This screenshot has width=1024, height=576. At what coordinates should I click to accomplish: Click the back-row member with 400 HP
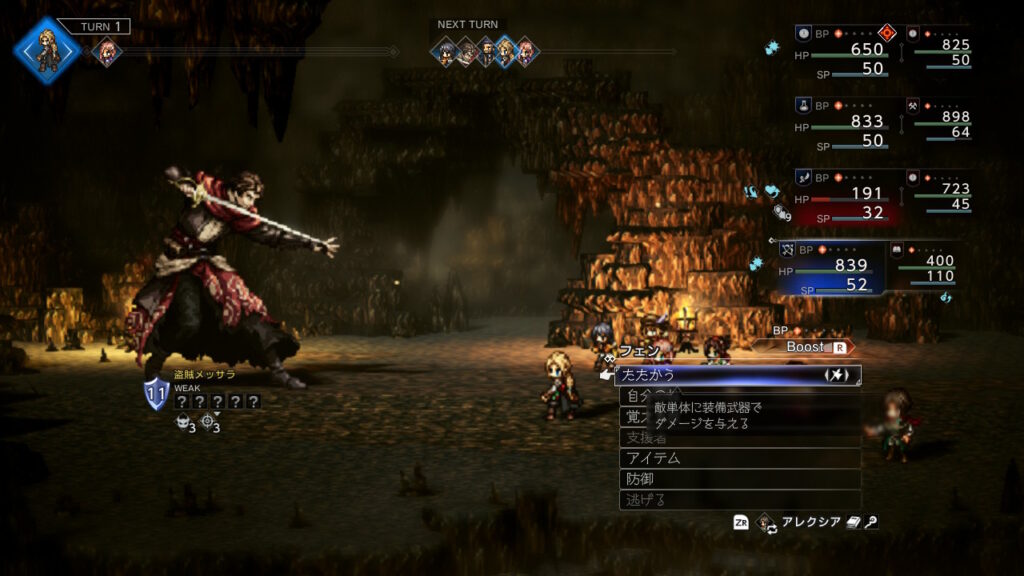pyautogui.click(x=928, y=263)
